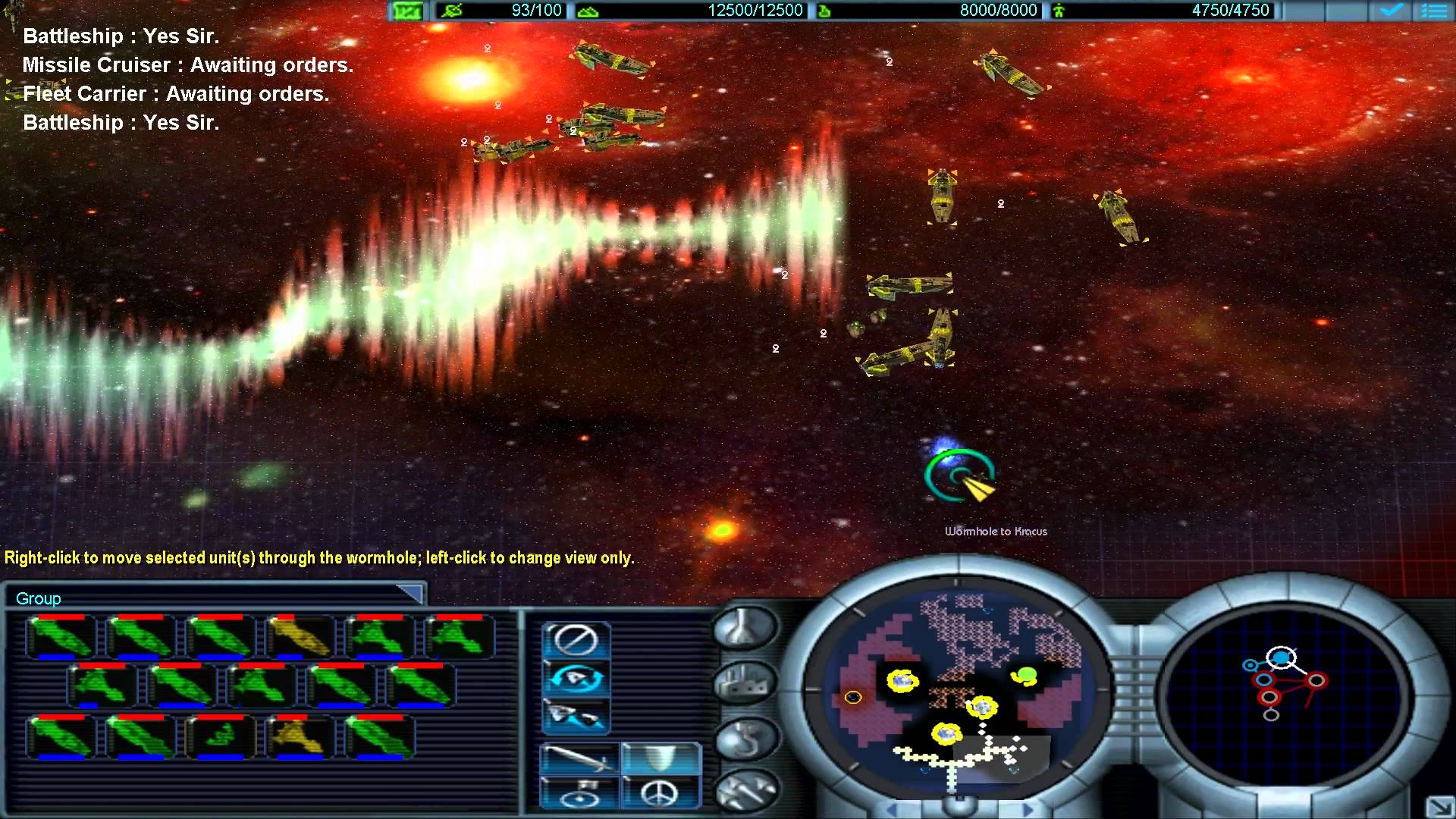Activate the patrol command icon

tap(576, 677)
